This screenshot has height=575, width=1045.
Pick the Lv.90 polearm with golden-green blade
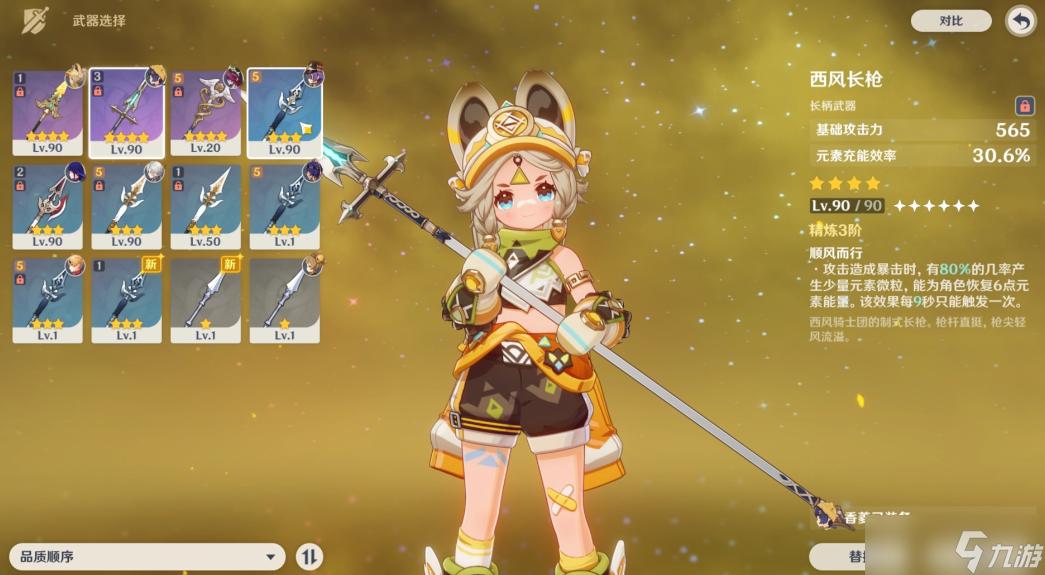[47, 112]
